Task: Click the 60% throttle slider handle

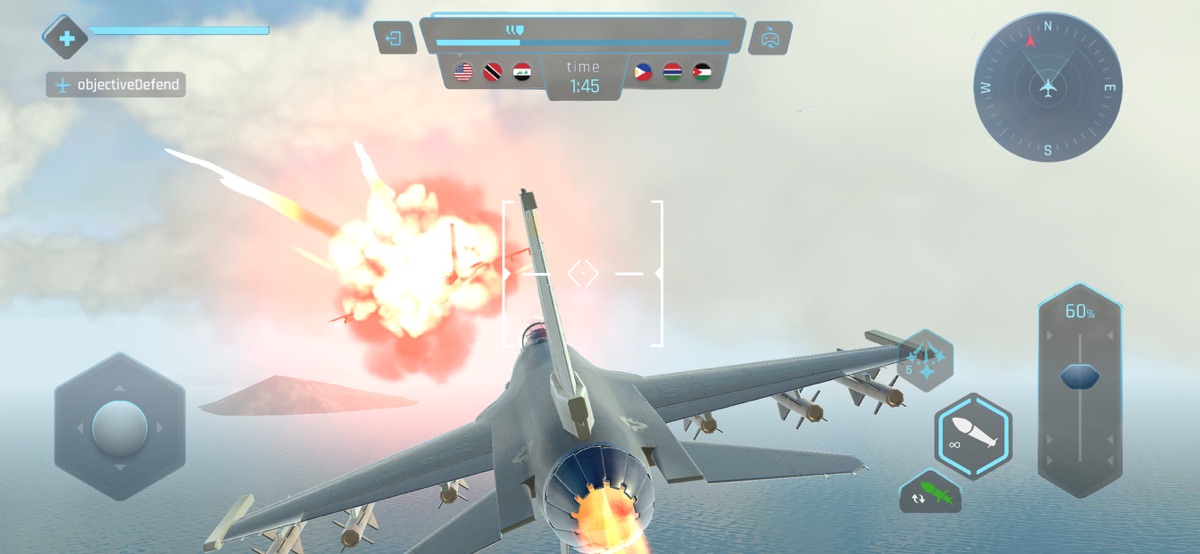Action: pos(1080,376)
